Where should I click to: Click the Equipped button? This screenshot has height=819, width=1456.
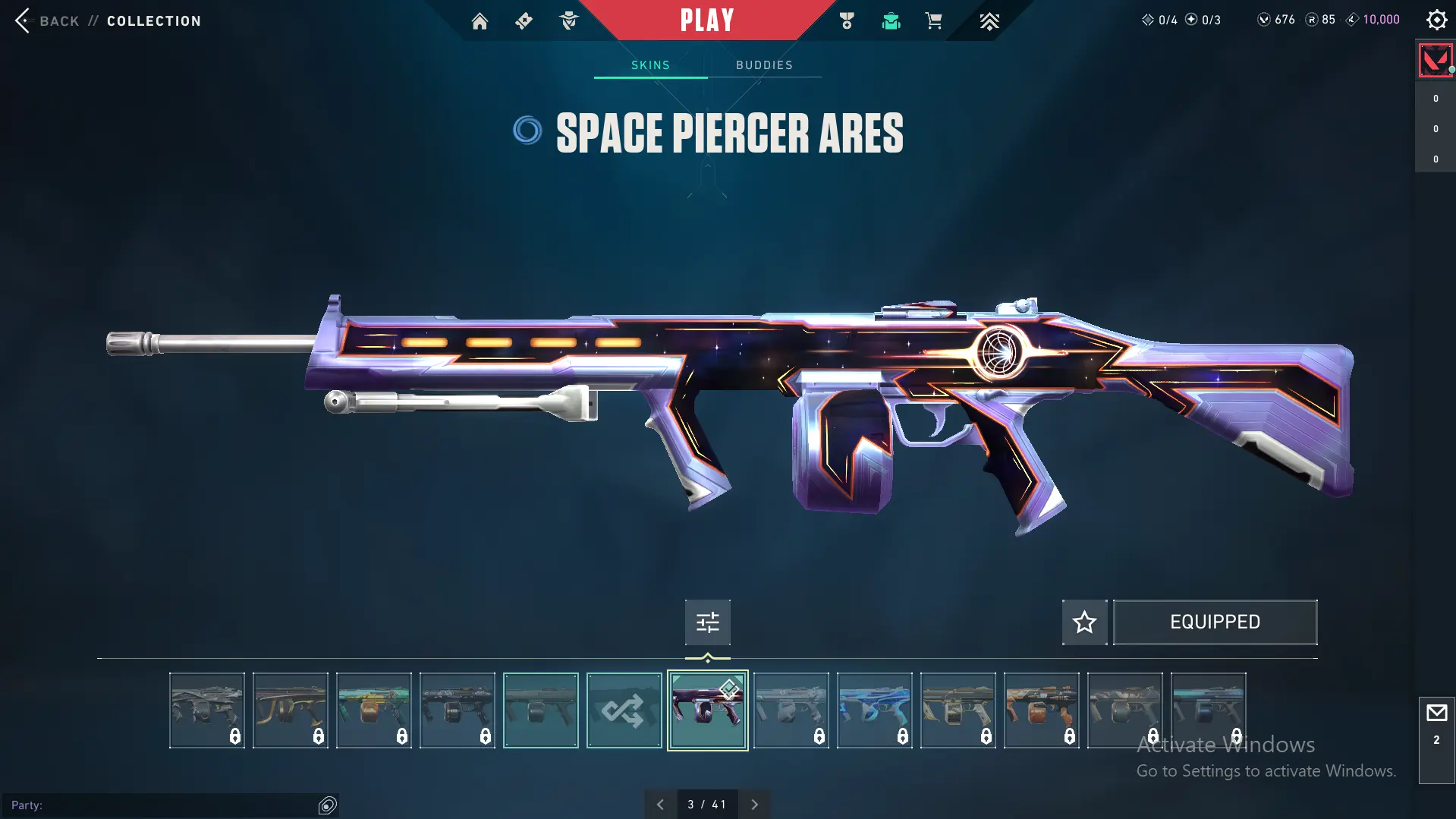tap(1215, 622)
